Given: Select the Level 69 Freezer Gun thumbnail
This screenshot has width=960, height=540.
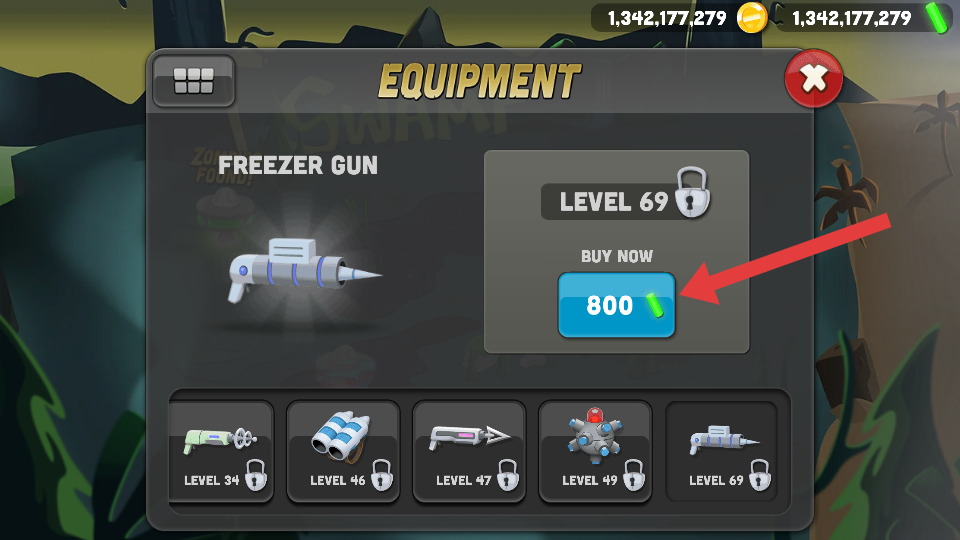Looking at the screenshot, I should click(721, 451).
